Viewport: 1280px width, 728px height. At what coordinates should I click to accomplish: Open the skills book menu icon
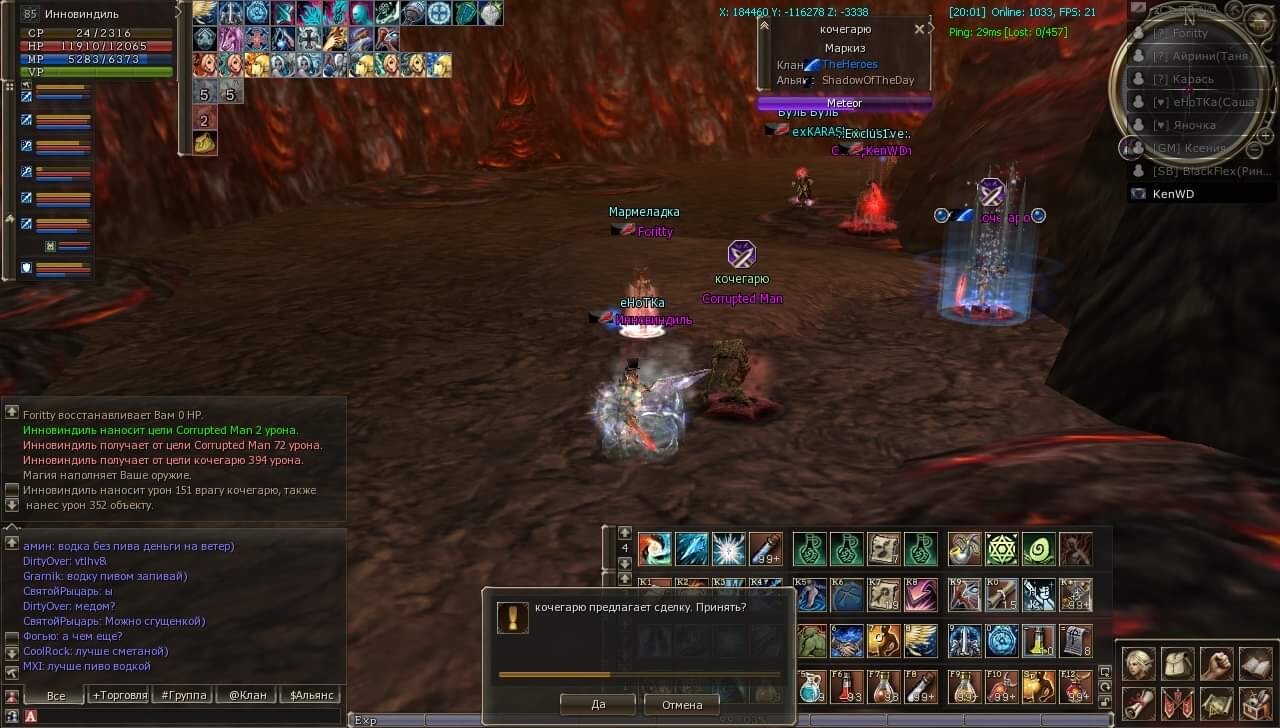click(x=1255, y=664)
